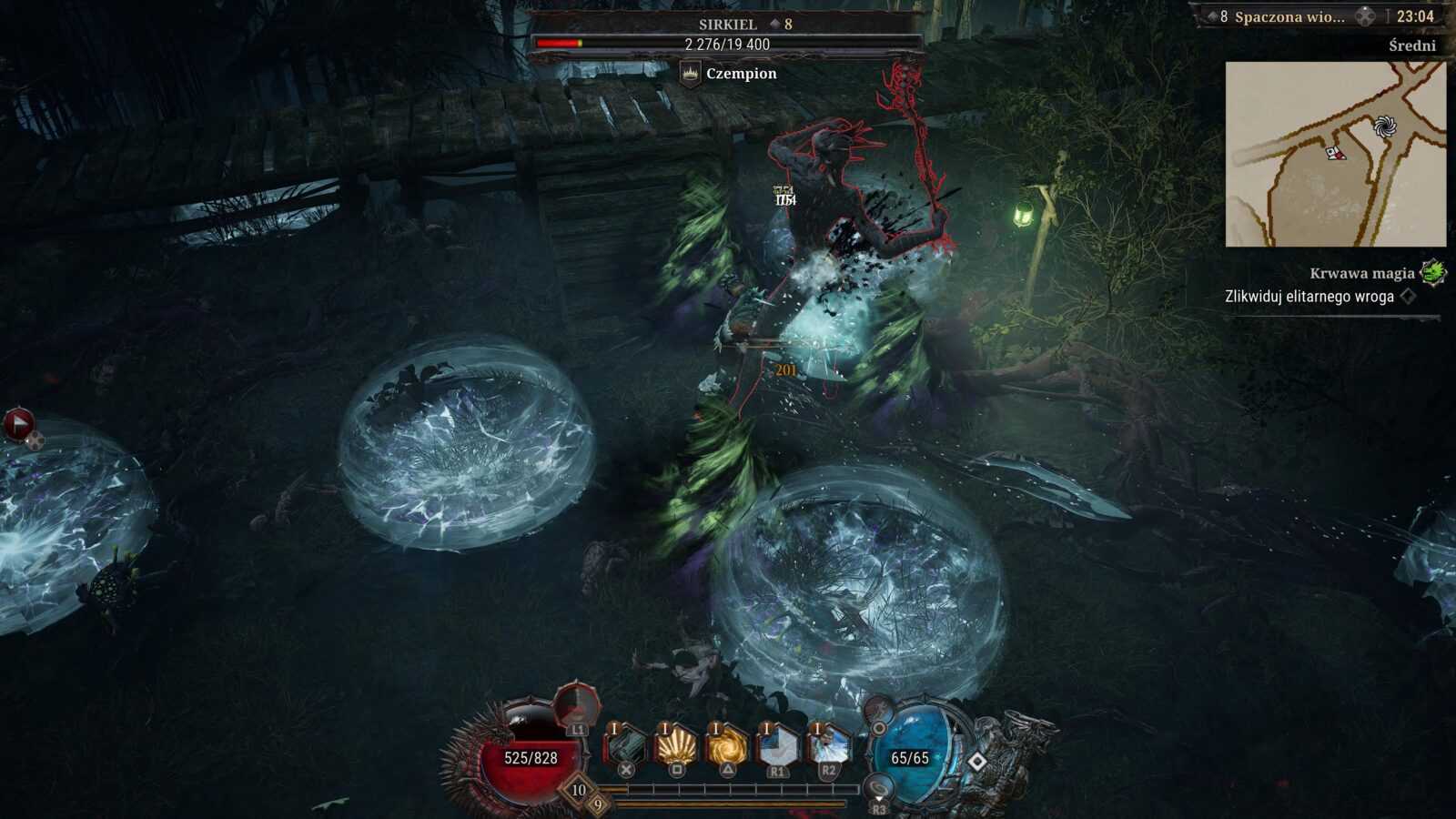Use the golden fan burst skill

click(x=676, y=748)
